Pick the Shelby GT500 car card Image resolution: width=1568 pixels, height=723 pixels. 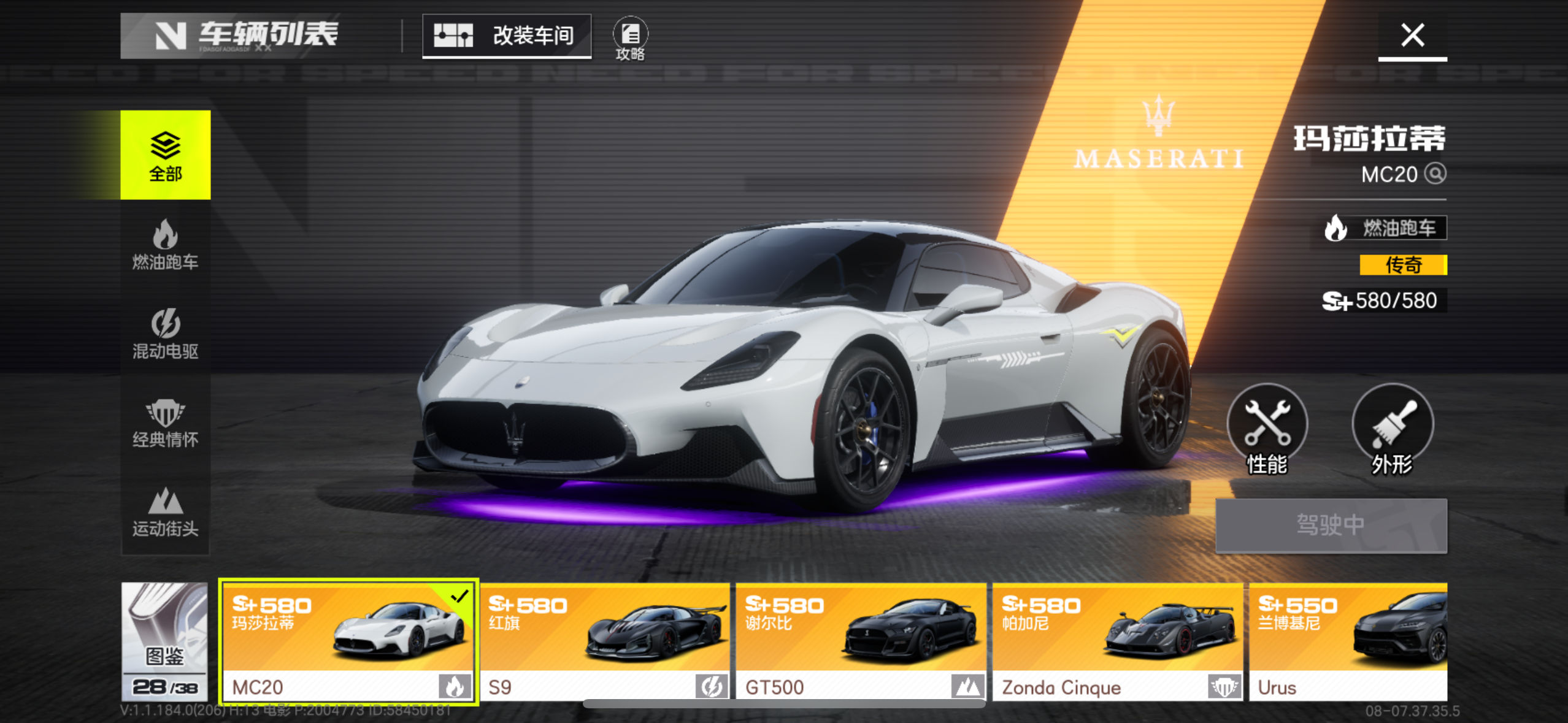[861, 641]
